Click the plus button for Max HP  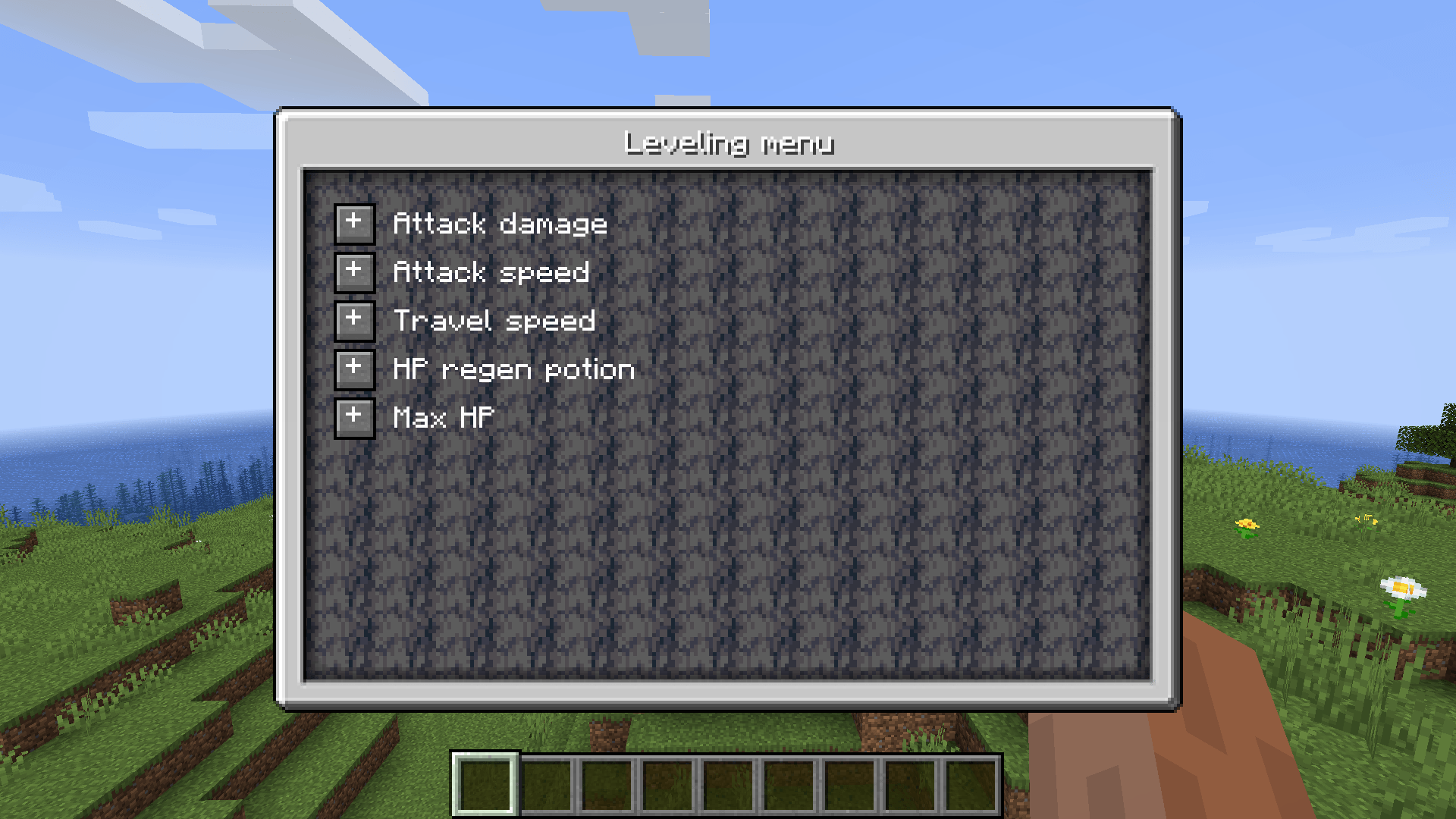pyautogui.click(x=354, y=417)
